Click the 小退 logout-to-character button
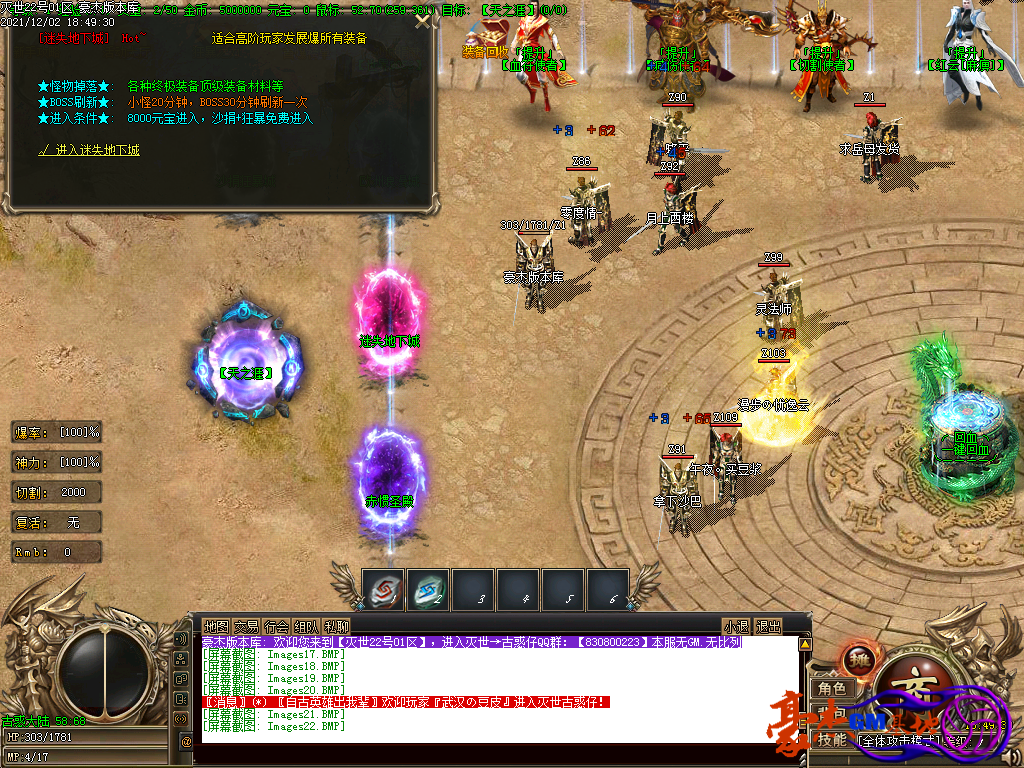Viewport: 1024px width, 768px height. pos(737,627)
